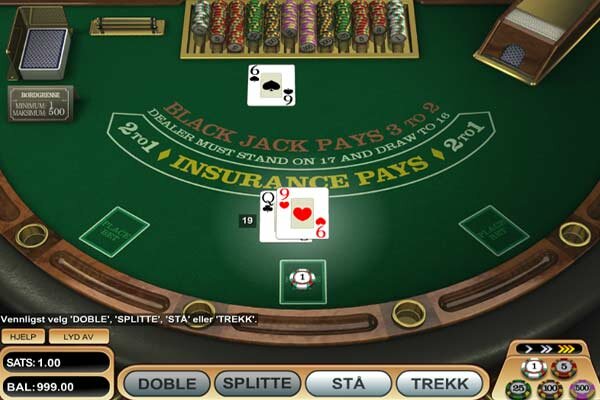Click STÅ to stand
The height and width of the screenshot is (400, 600).
pos(347,384)
